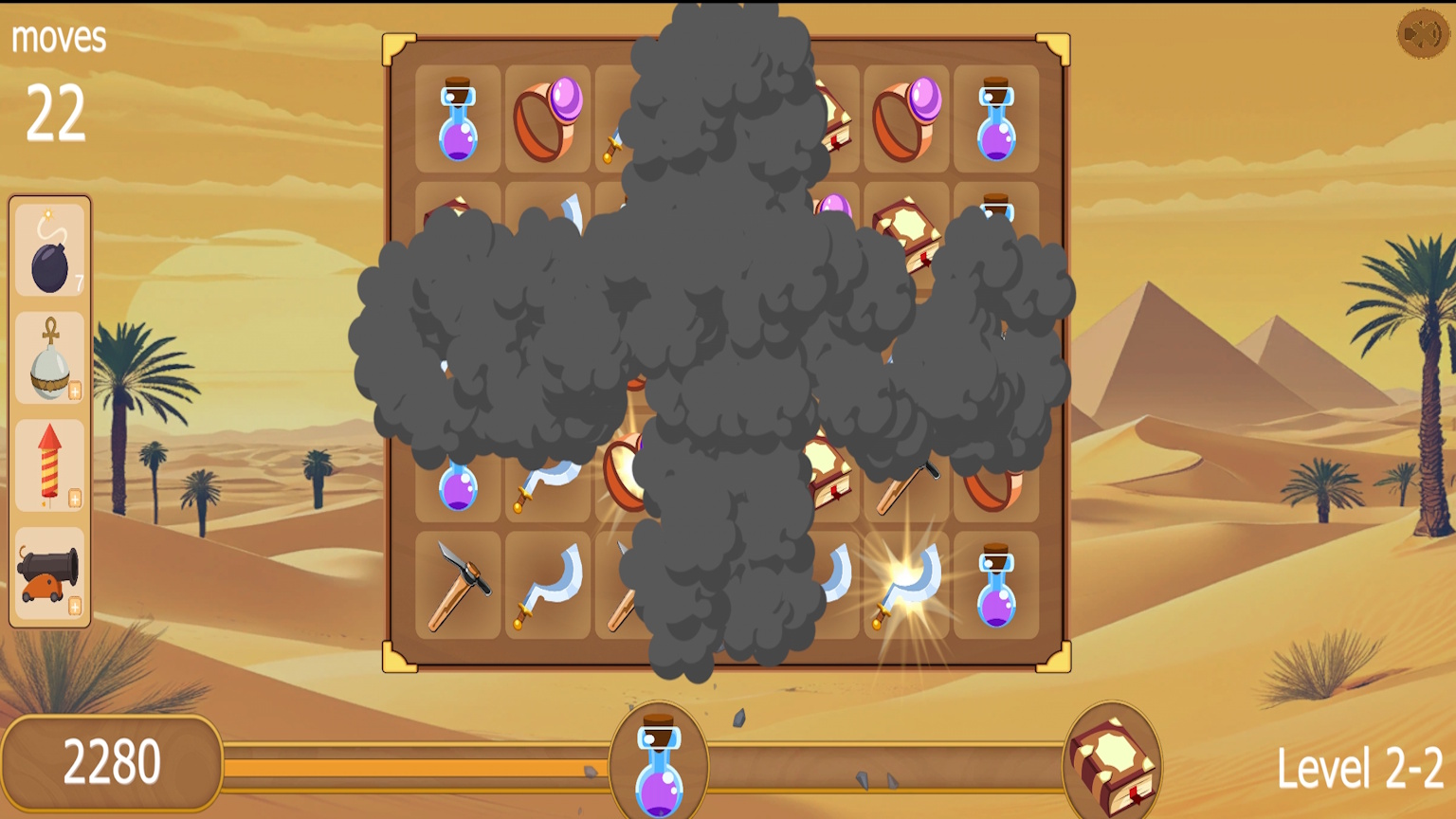The height and width of the screenshot is (819, 1456).
Task: Open the plus badge on the cannon booster
Action: tap(74, 605)
